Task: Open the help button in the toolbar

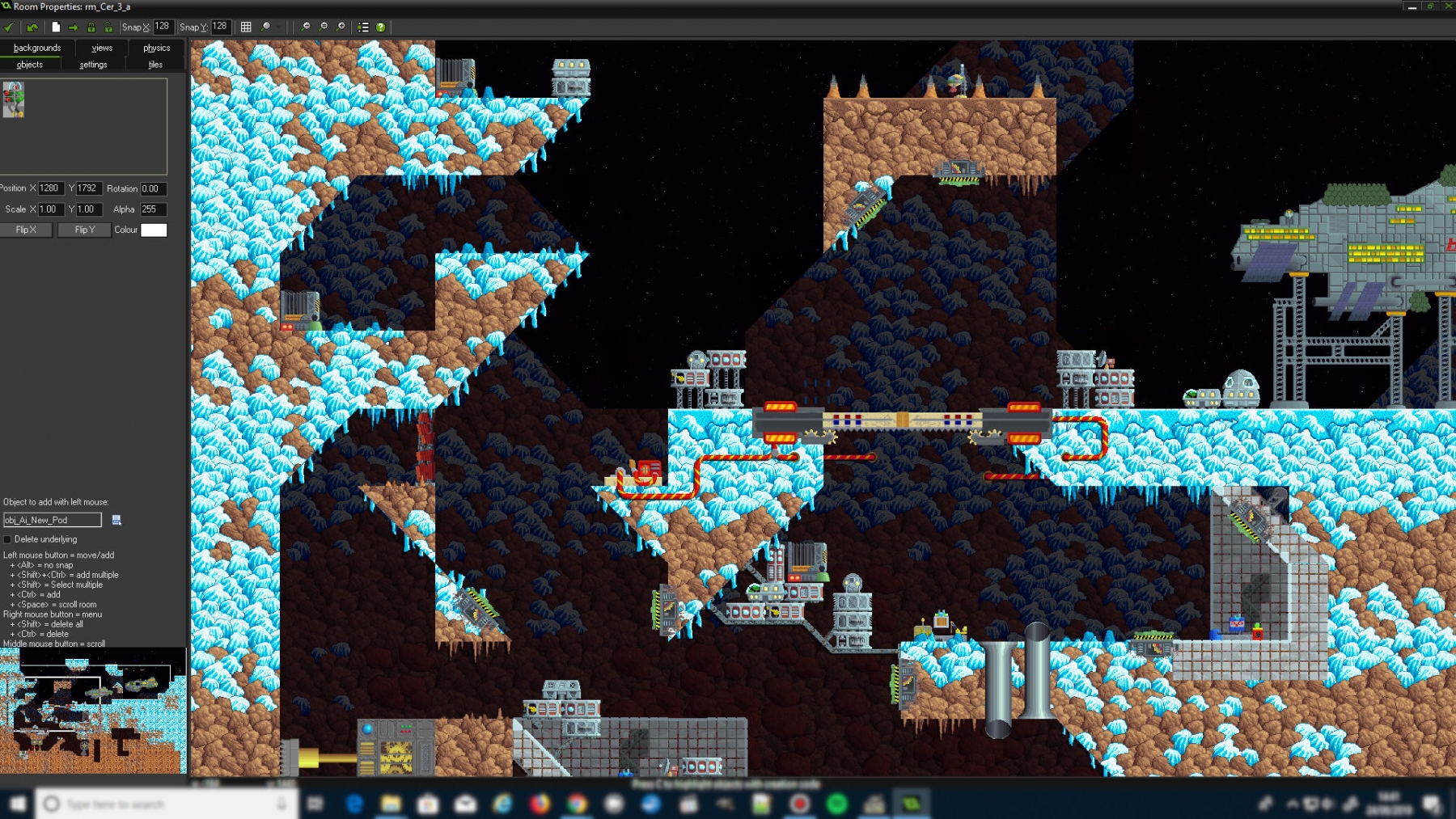Action: click(x=380, y=27)
